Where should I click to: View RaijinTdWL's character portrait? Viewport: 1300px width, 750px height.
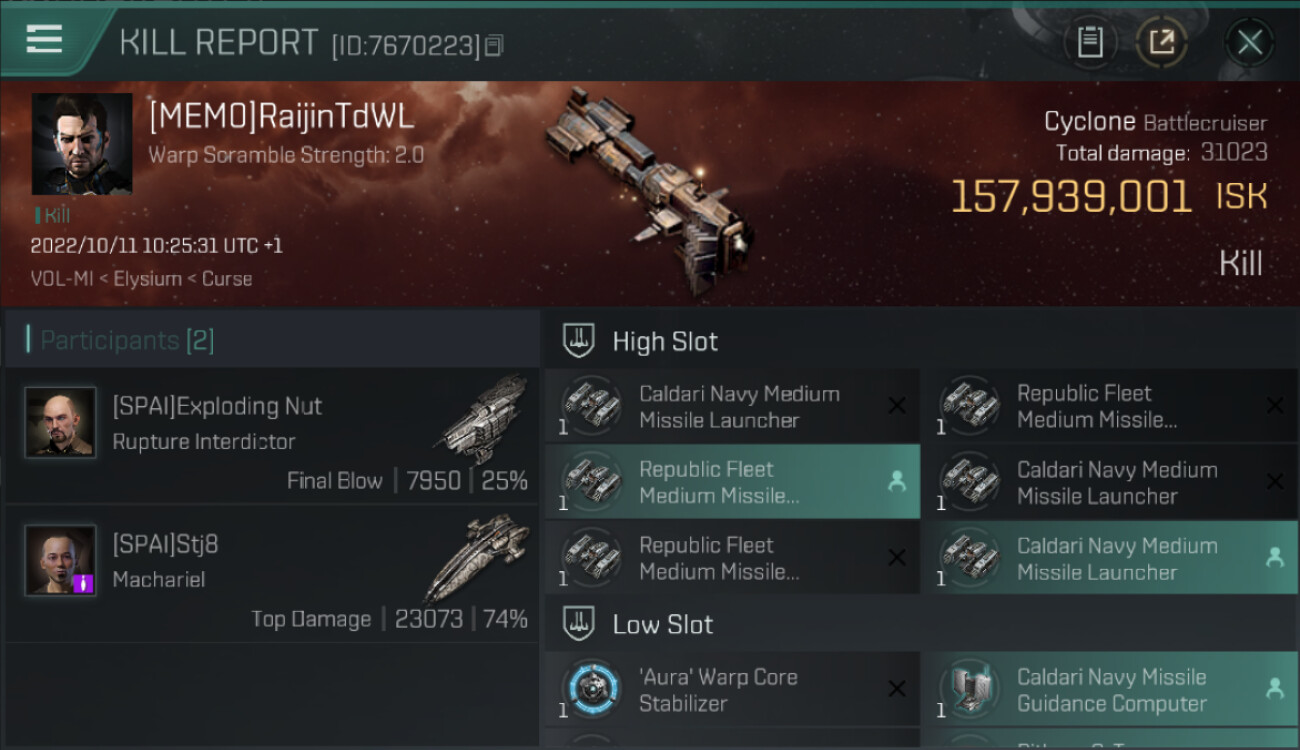click(x=82, y=144)
